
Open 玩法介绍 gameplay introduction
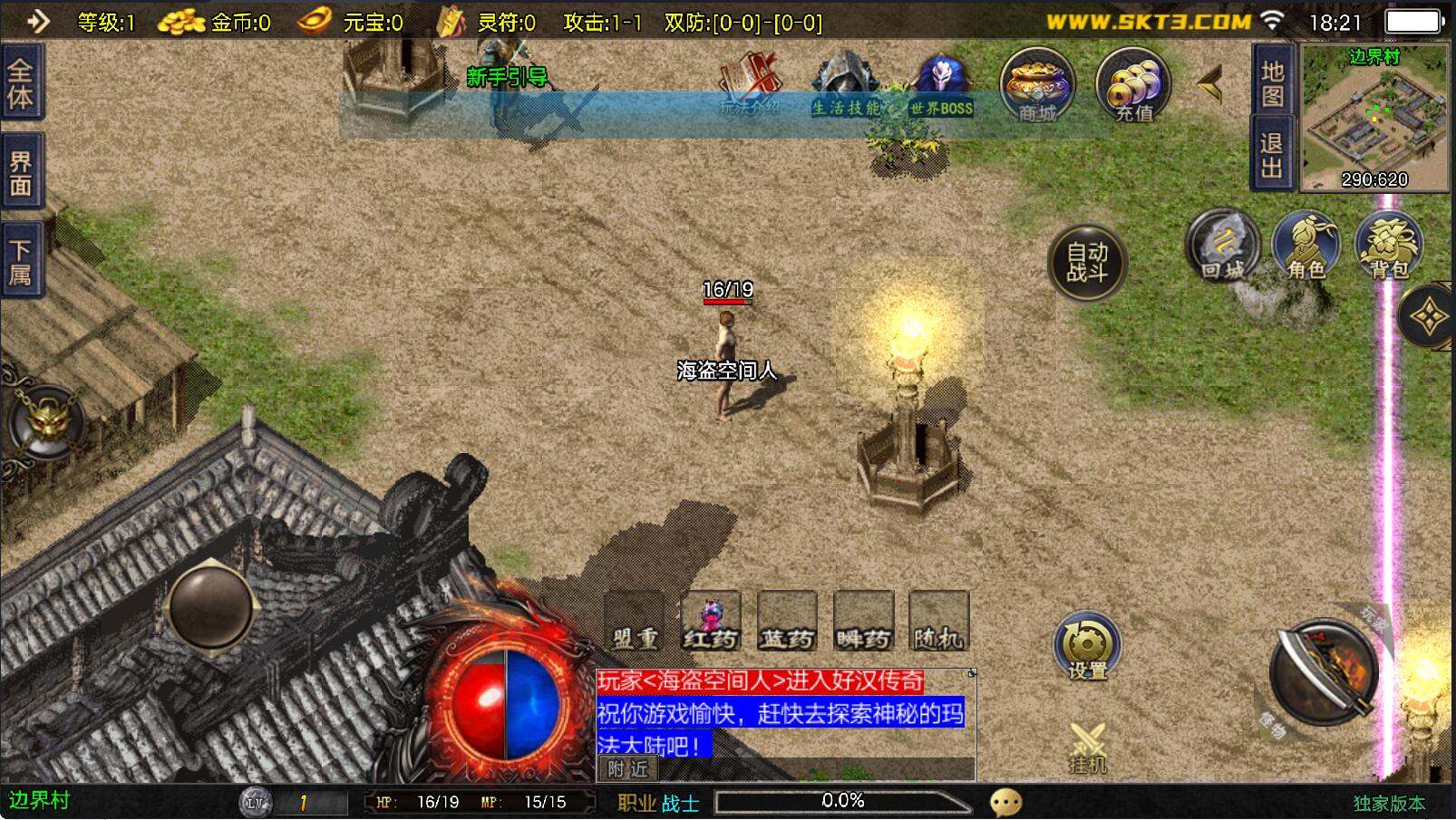coord(750,85)
